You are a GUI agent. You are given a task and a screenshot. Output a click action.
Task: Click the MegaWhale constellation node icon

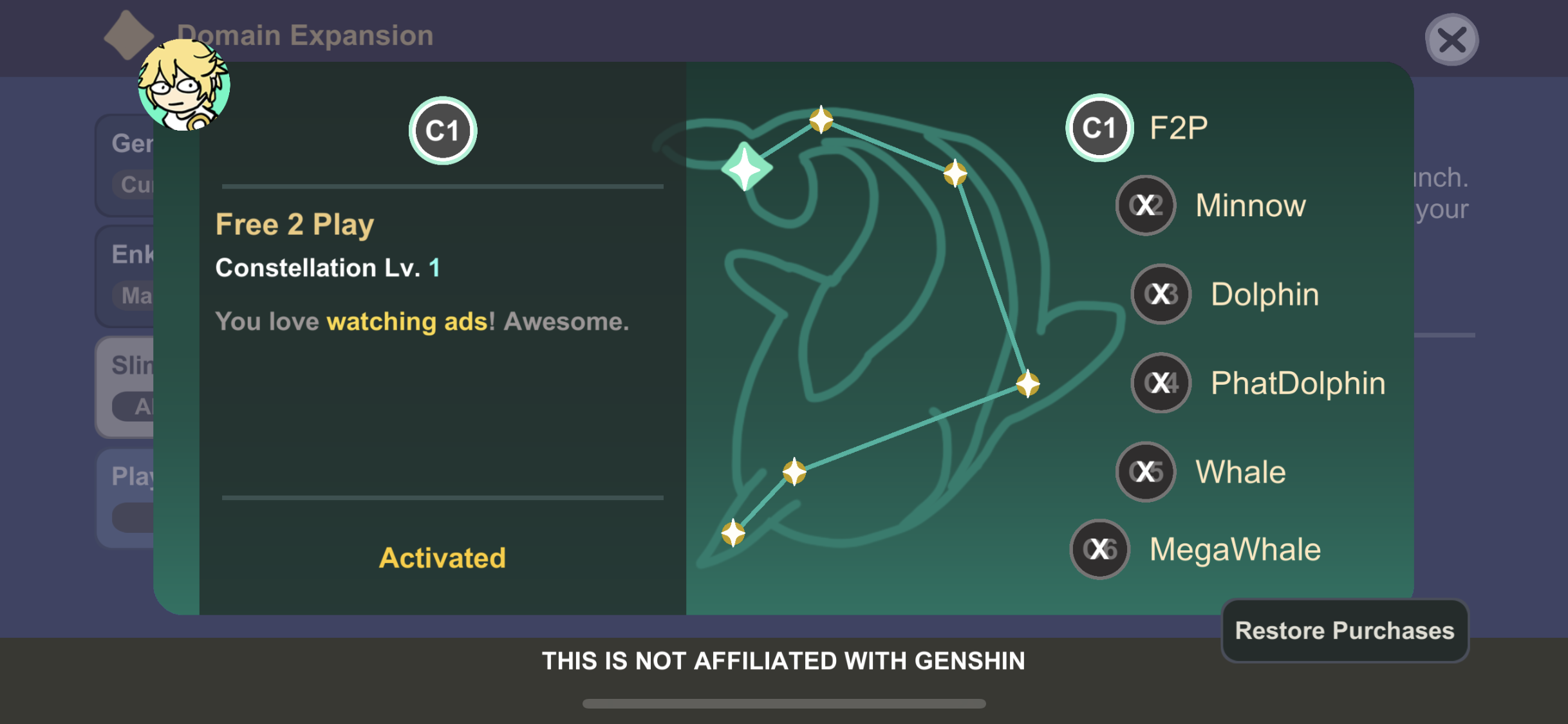click(1099, 549)
